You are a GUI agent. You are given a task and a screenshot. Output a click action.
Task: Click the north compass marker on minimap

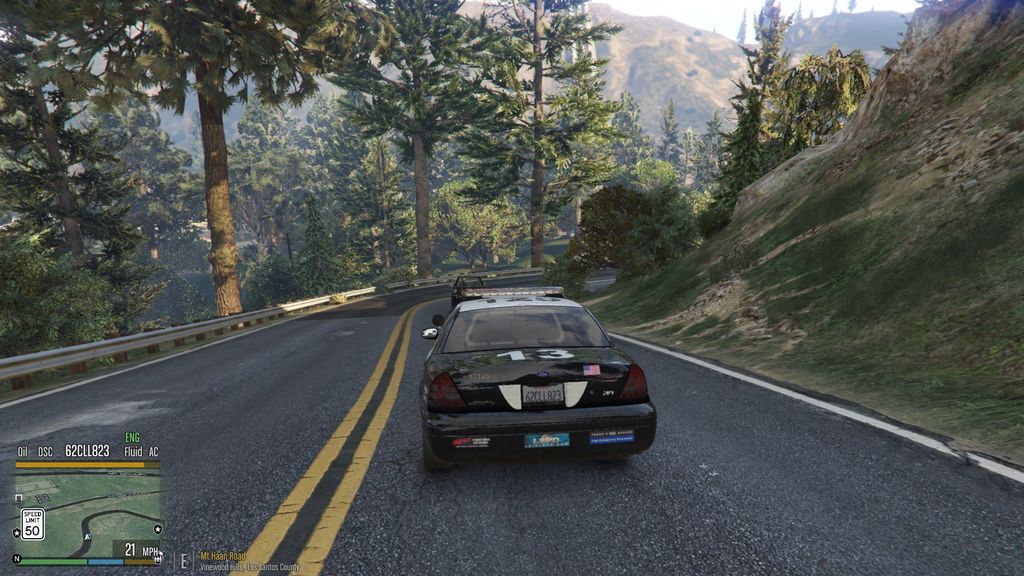16,558
